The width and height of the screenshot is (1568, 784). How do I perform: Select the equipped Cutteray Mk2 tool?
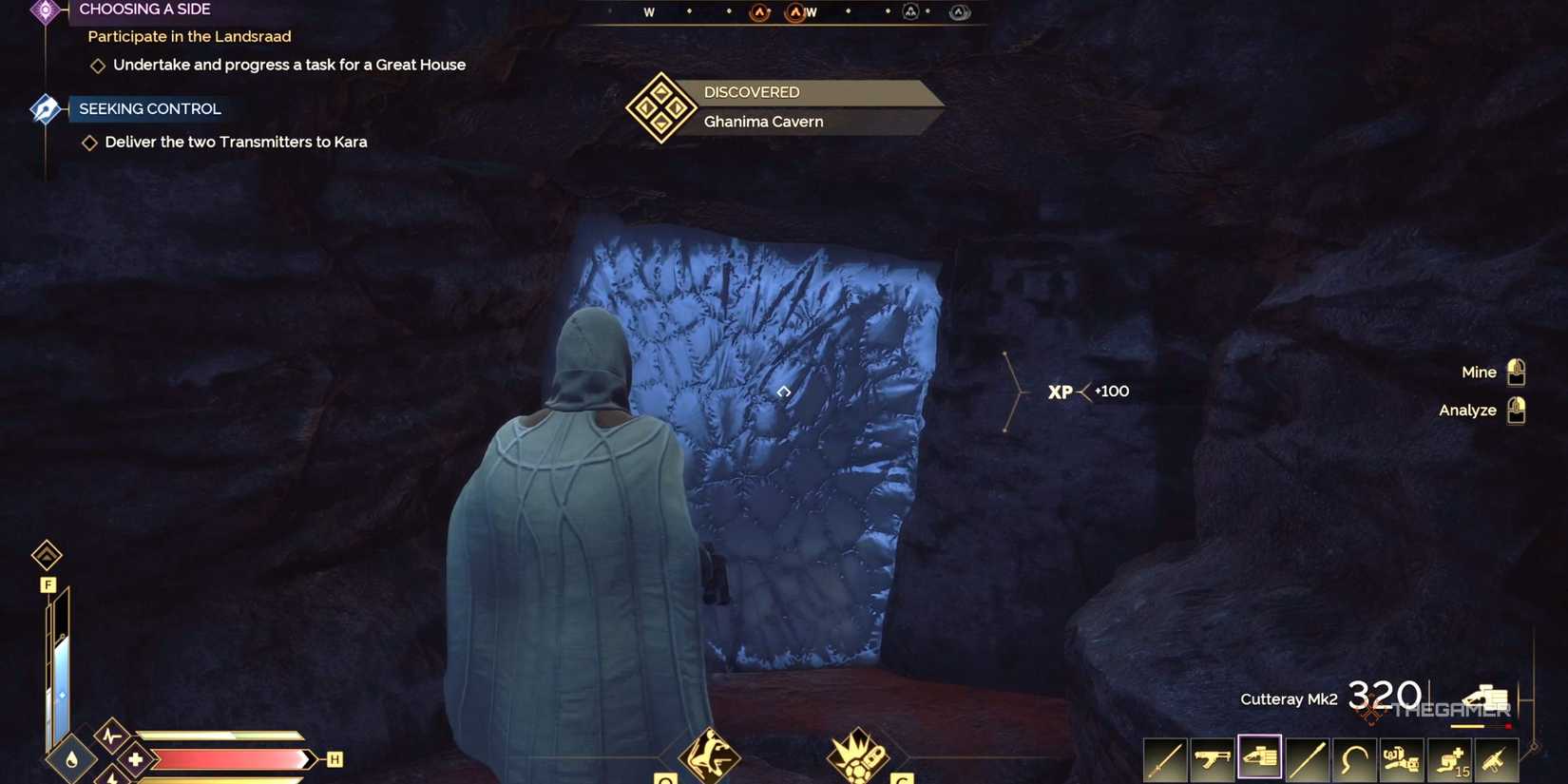[x=1260, y=758]
